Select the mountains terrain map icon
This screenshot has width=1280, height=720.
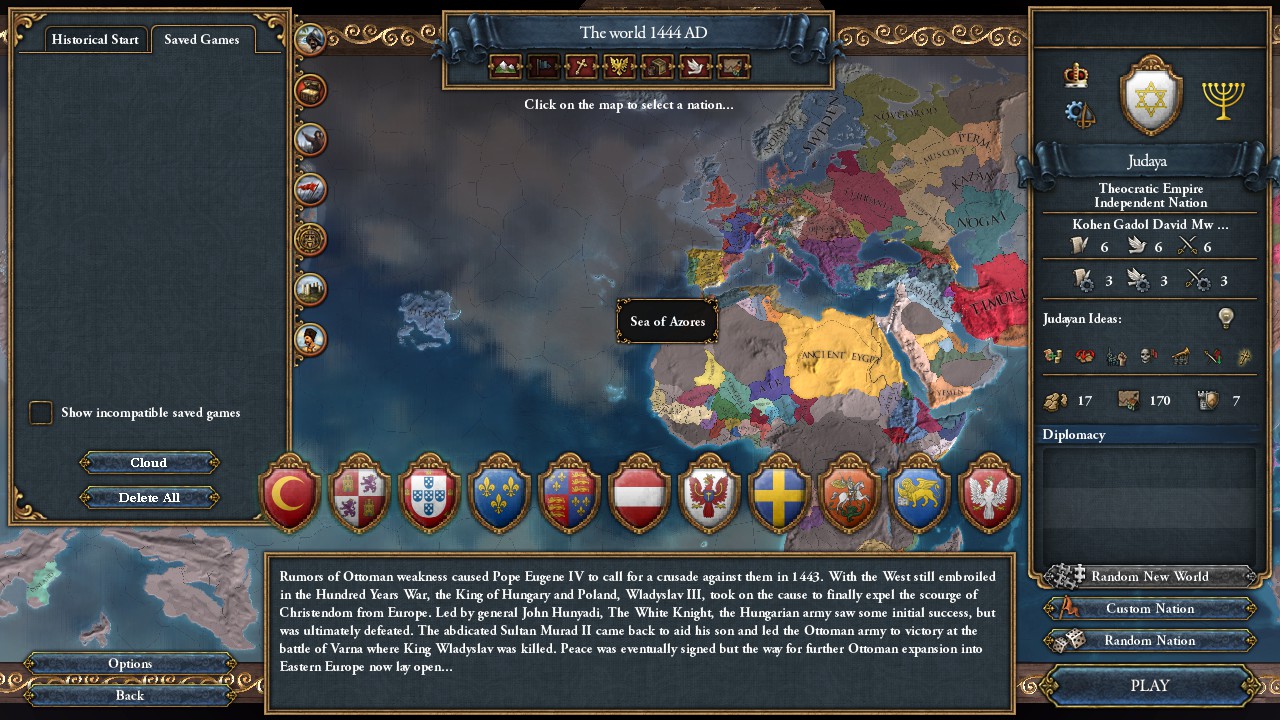point(503,67)
